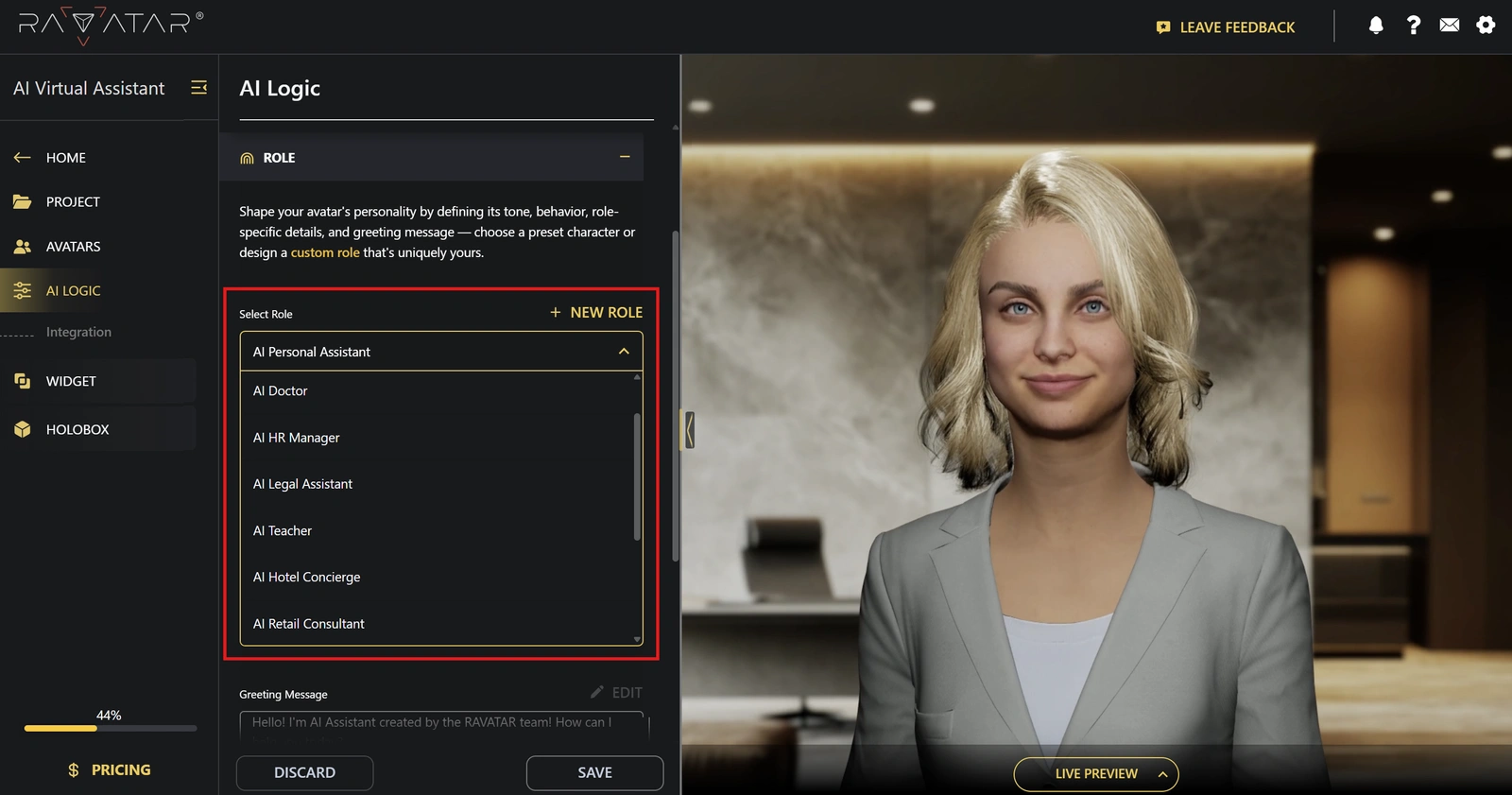The width and height of the screenshot is (1512, 795).
Task: Open the HOLOBOX cube icon
Action: click(22, 428)
